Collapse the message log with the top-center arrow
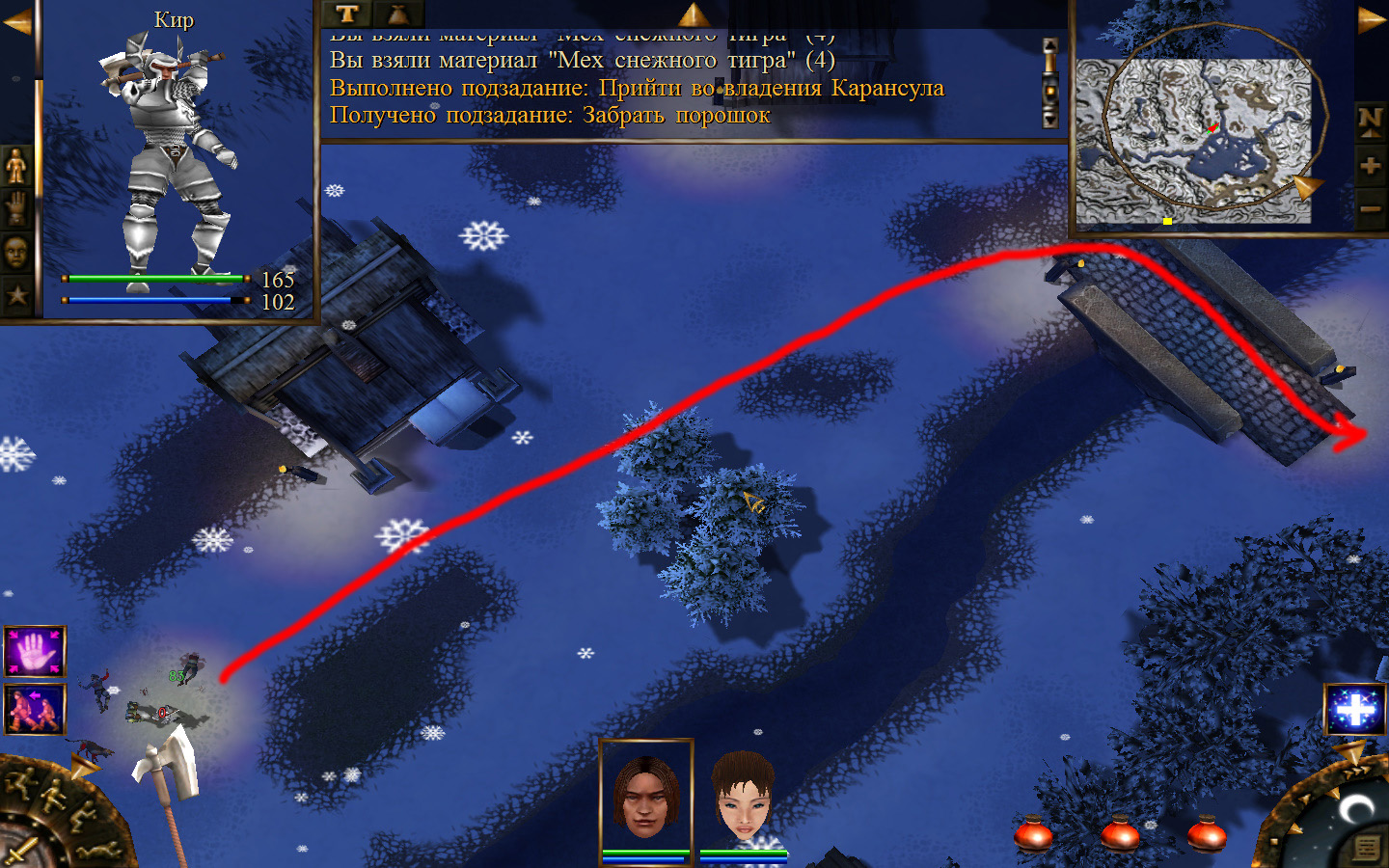The height and width of the screenshot is (868, 1389). click(x=693, y=14)
